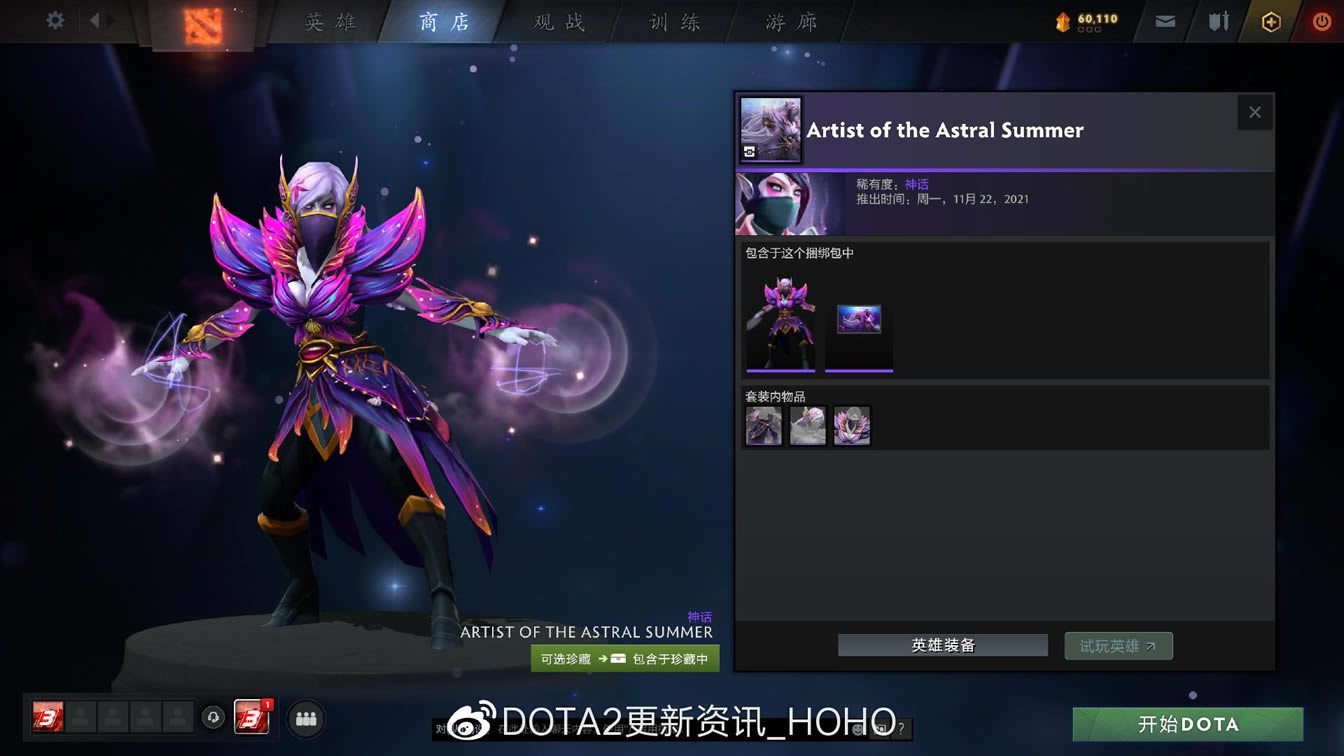Image resolution: width=1344 pixels, height=756 pixels.
Task: Open the gold hexagon plus icon
Action: coord(1269,19)
